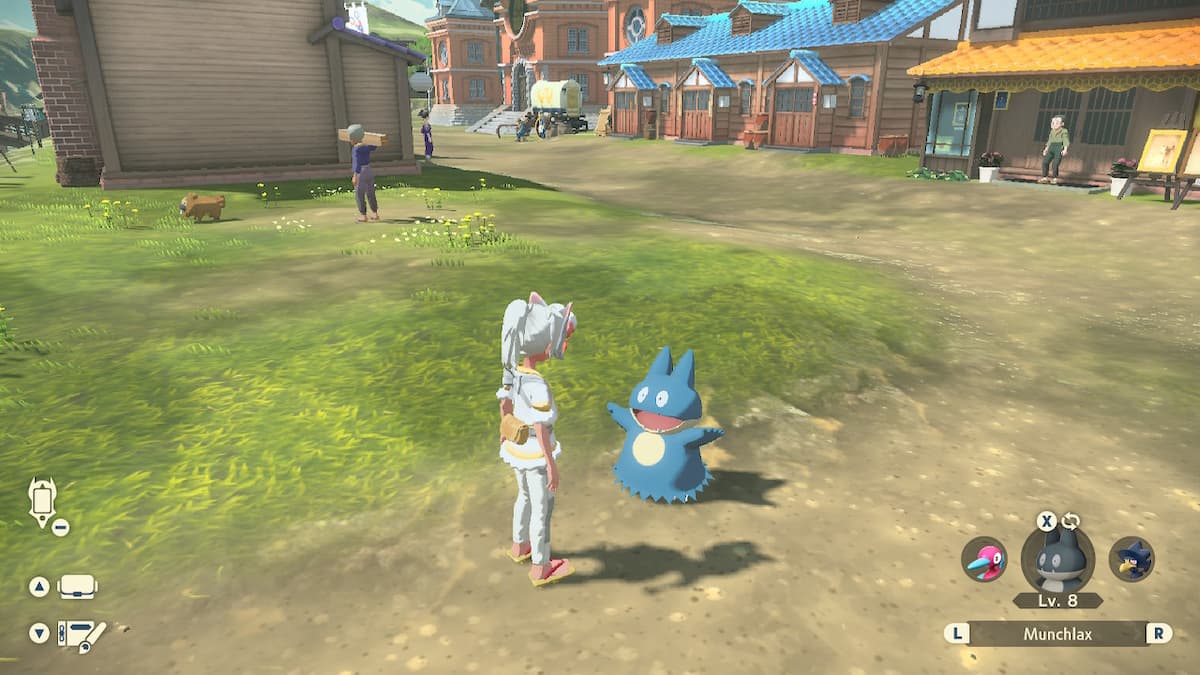Open the Arc Phone map icon
This screenshot has height=675, width=1200.
[43, 501]
